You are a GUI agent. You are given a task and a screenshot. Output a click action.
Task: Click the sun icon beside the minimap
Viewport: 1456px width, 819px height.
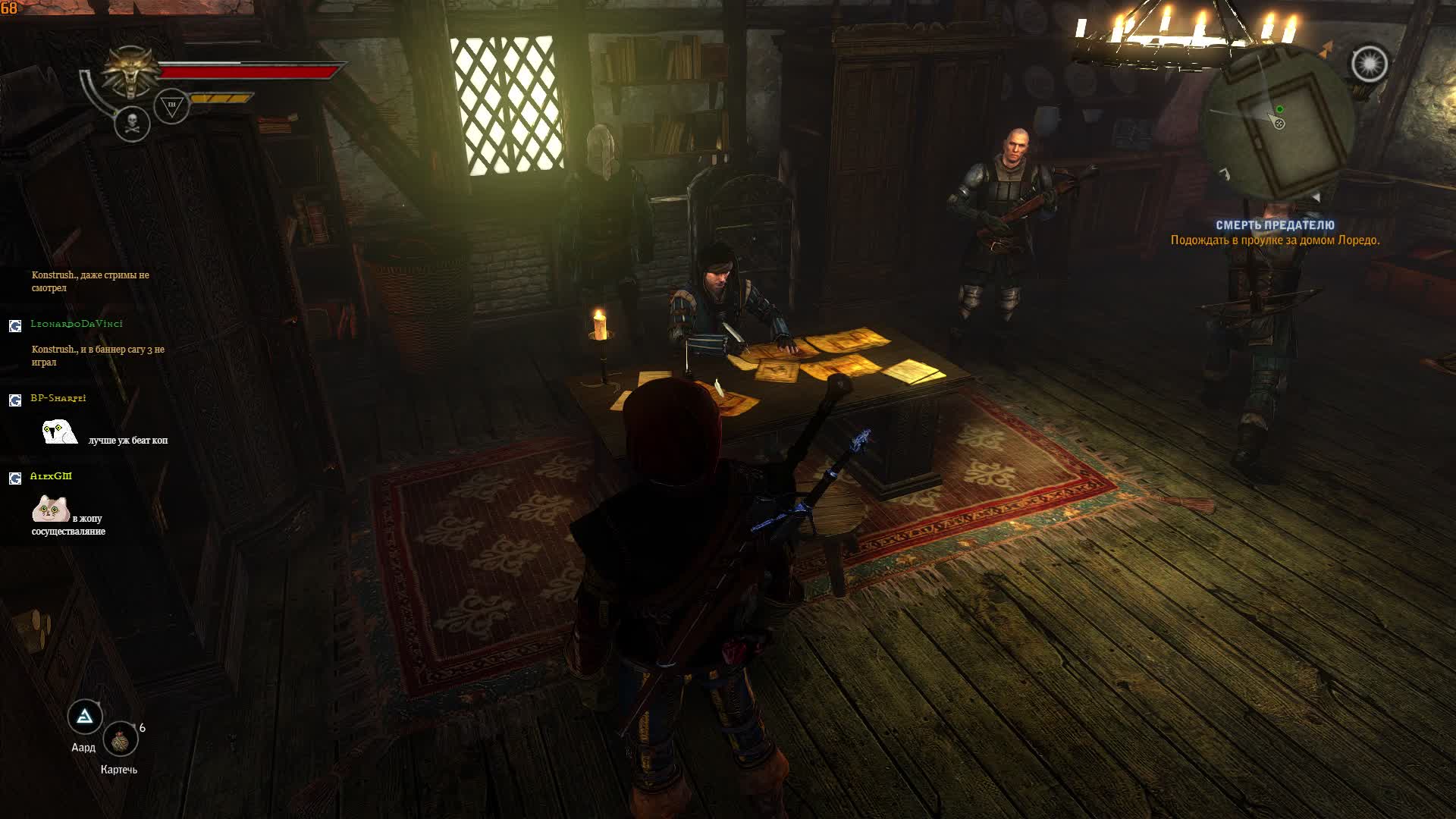tap(1370, 64)
